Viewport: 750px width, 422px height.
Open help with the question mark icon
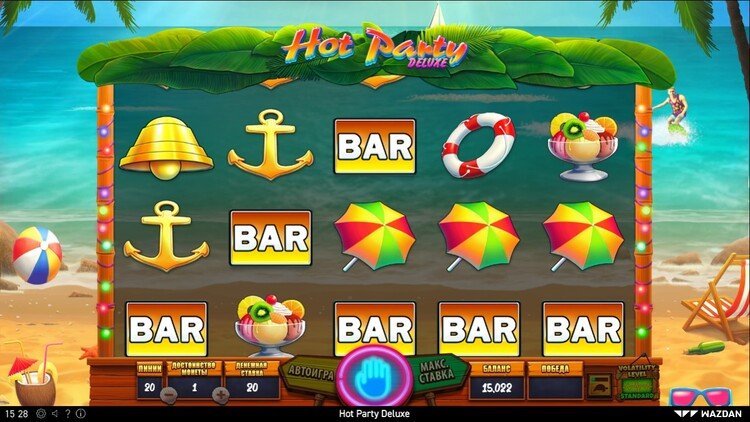click(x=68, y=413)
